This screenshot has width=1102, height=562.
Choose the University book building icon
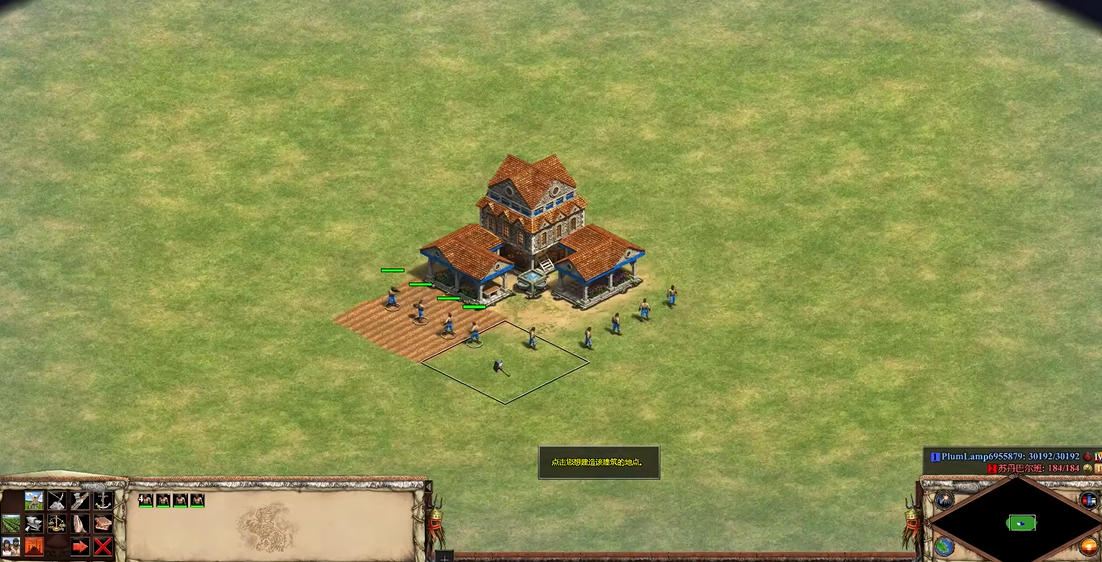point(103,523)
